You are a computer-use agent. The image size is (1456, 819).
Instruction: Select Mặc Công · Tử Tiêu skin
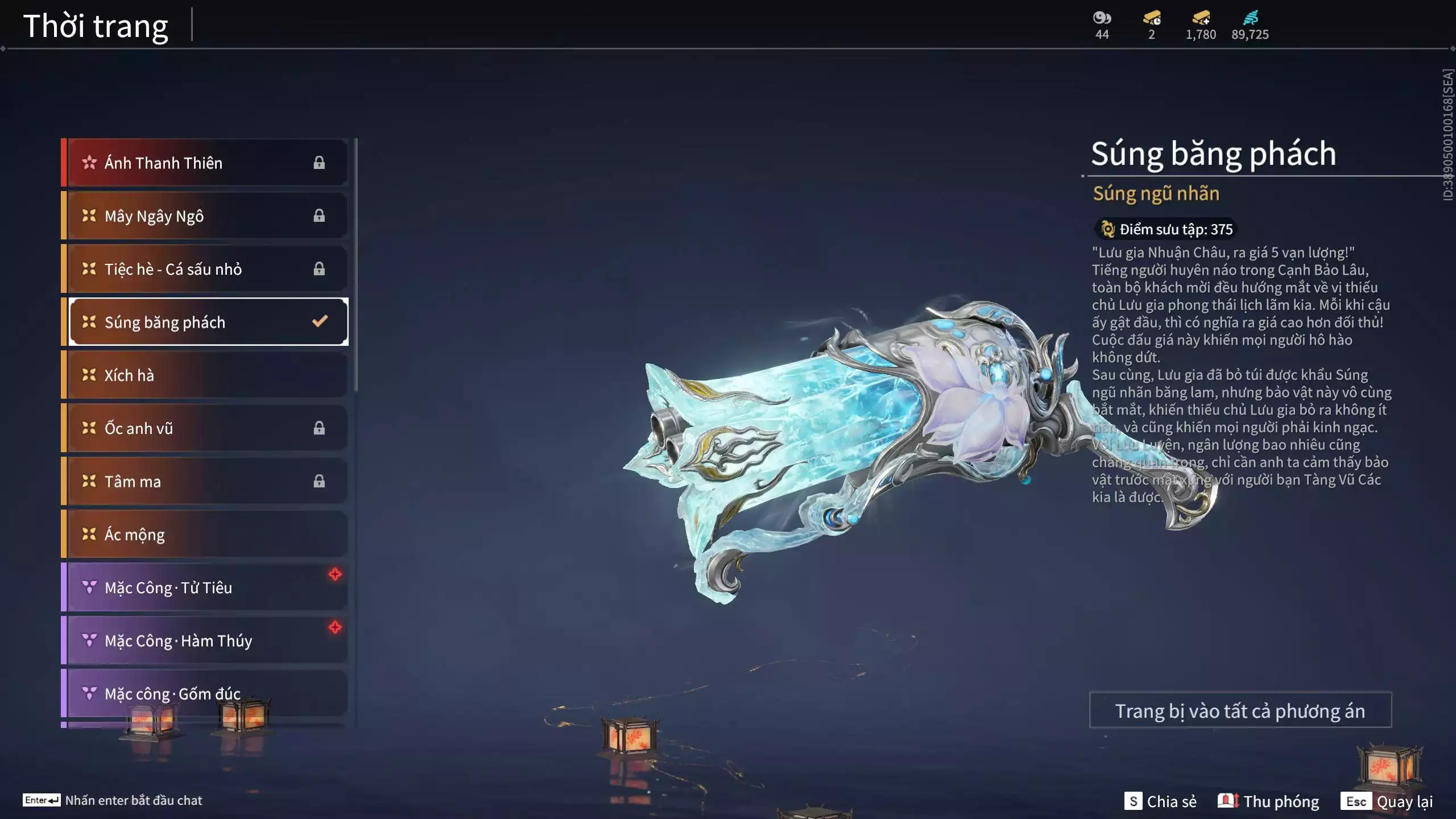point(205,587)
